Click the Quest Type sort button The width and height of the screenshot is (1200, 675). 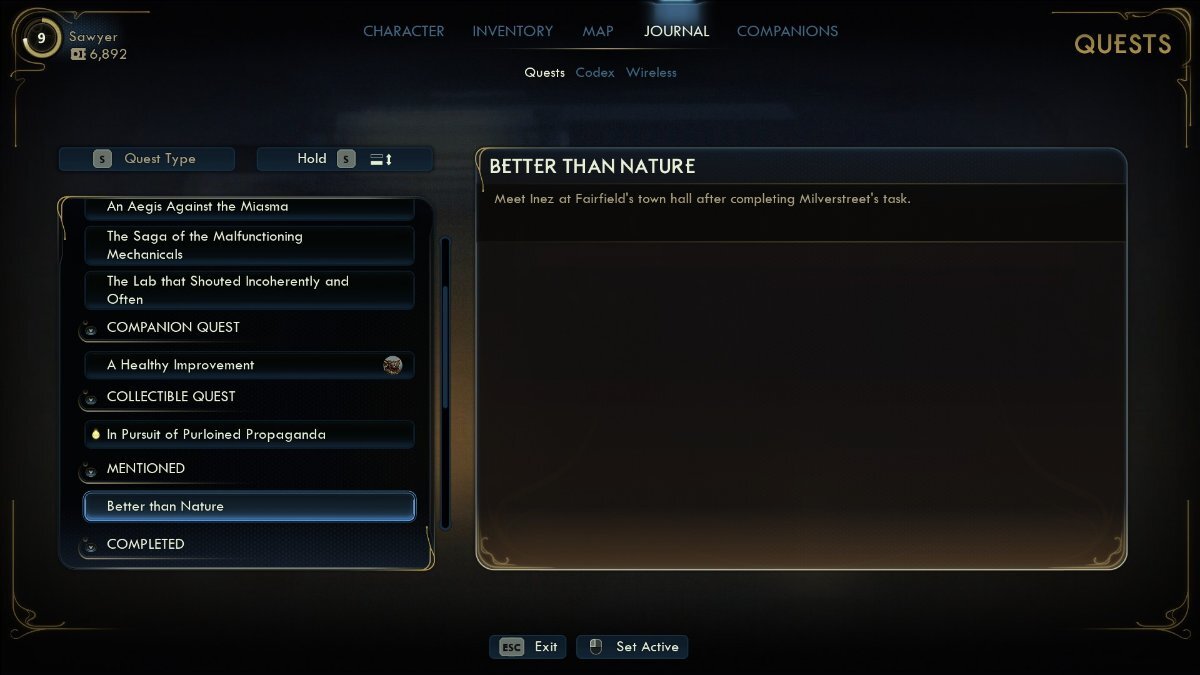[x=147, y=159]
